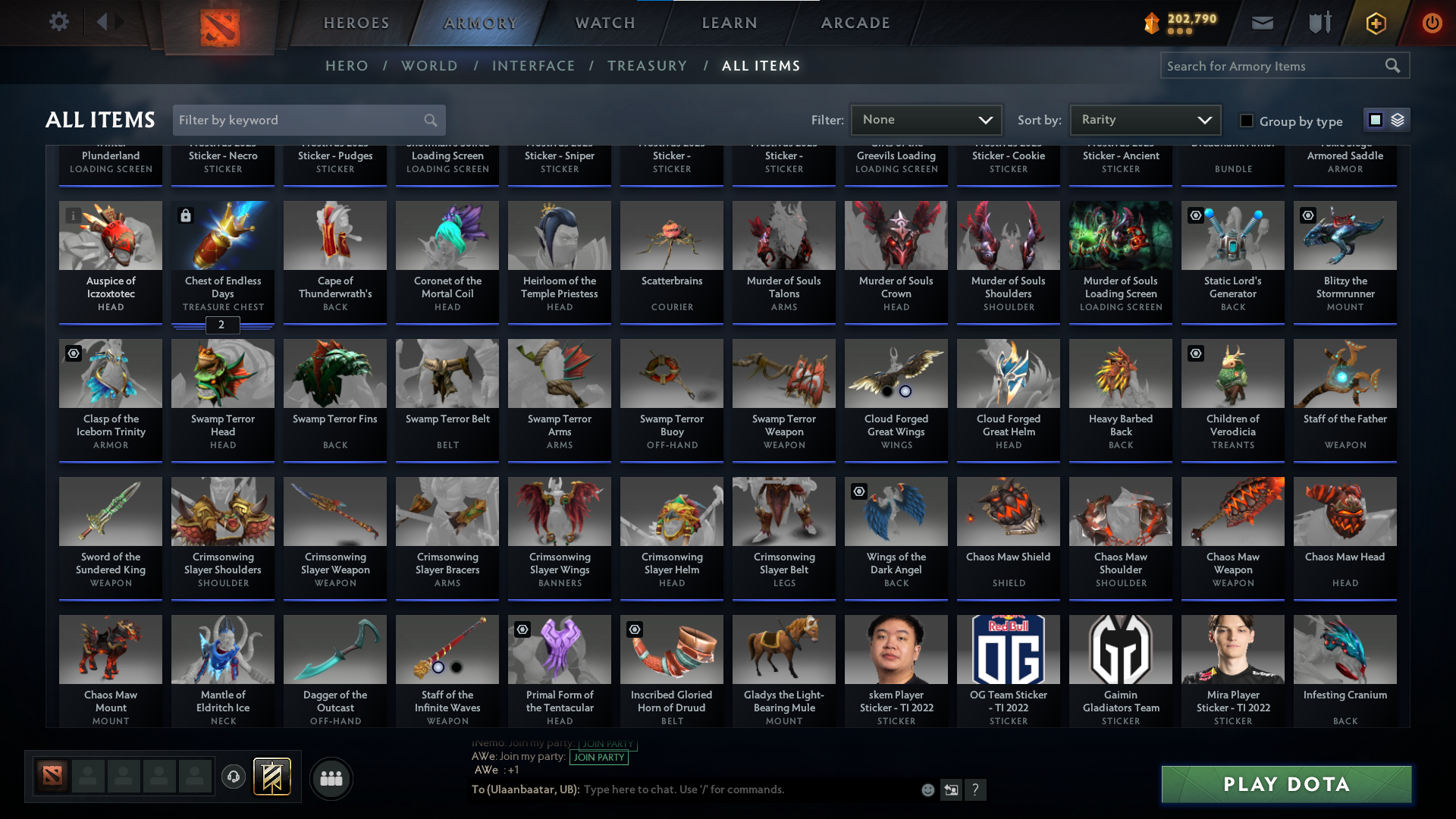This screenshot has height=819, width=1456.
Task: Click the chat channel selector icon
Action: coord(952,789)
